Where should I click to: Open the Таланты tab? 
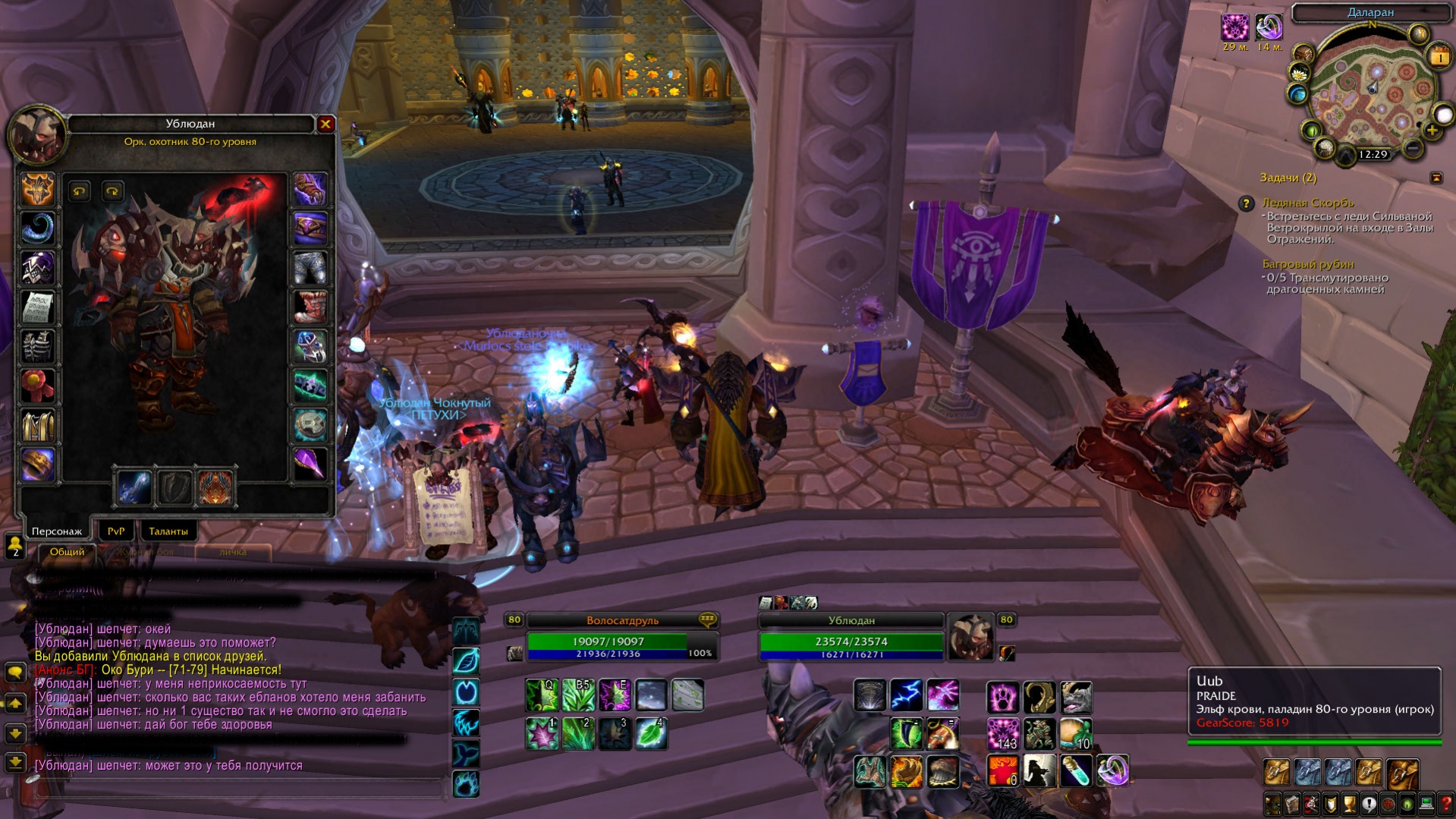pyautogui.click(x=168, y=531)
